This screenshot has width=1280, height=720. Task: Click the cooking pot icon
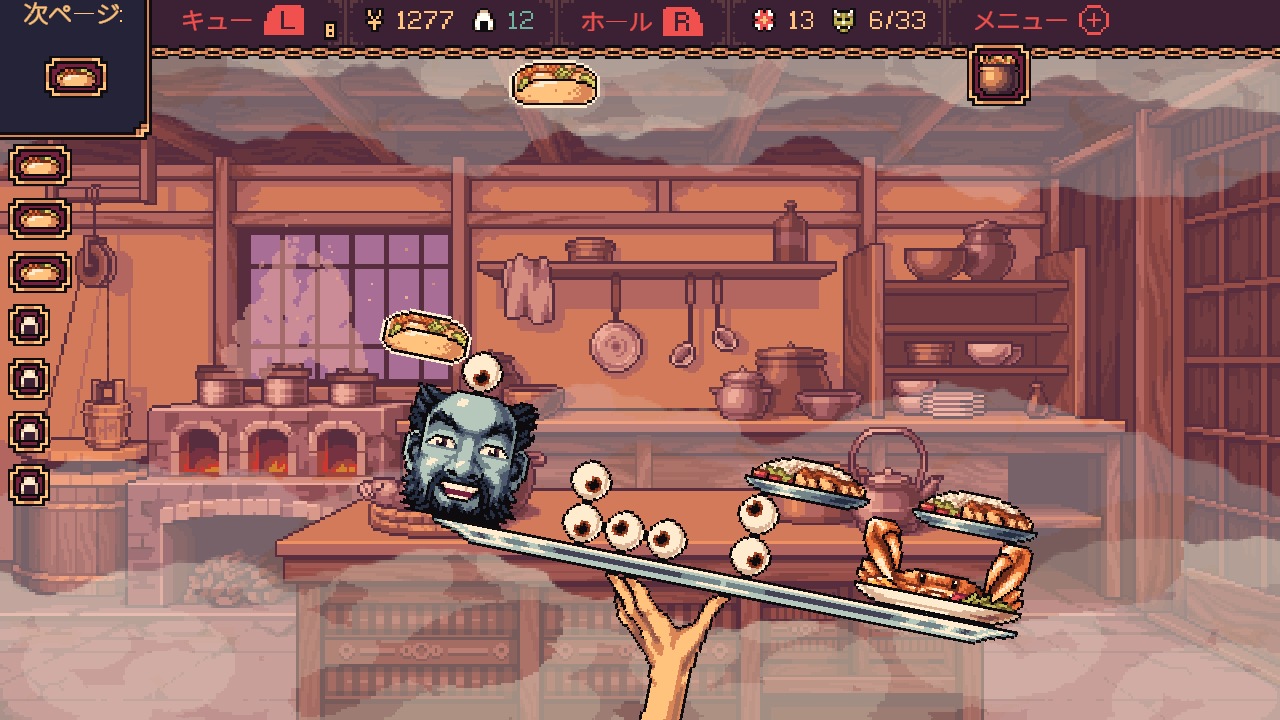point(997,75)
